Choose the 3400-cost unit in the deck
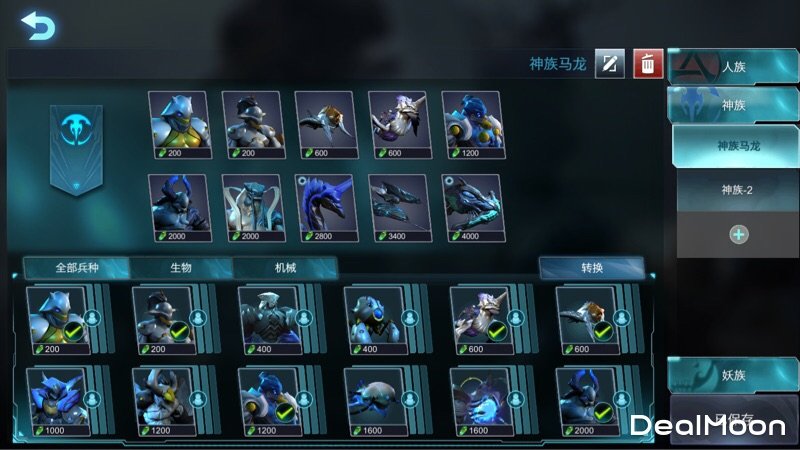The height and width of the screenshot is (450, 800). (x=399, y=208)
